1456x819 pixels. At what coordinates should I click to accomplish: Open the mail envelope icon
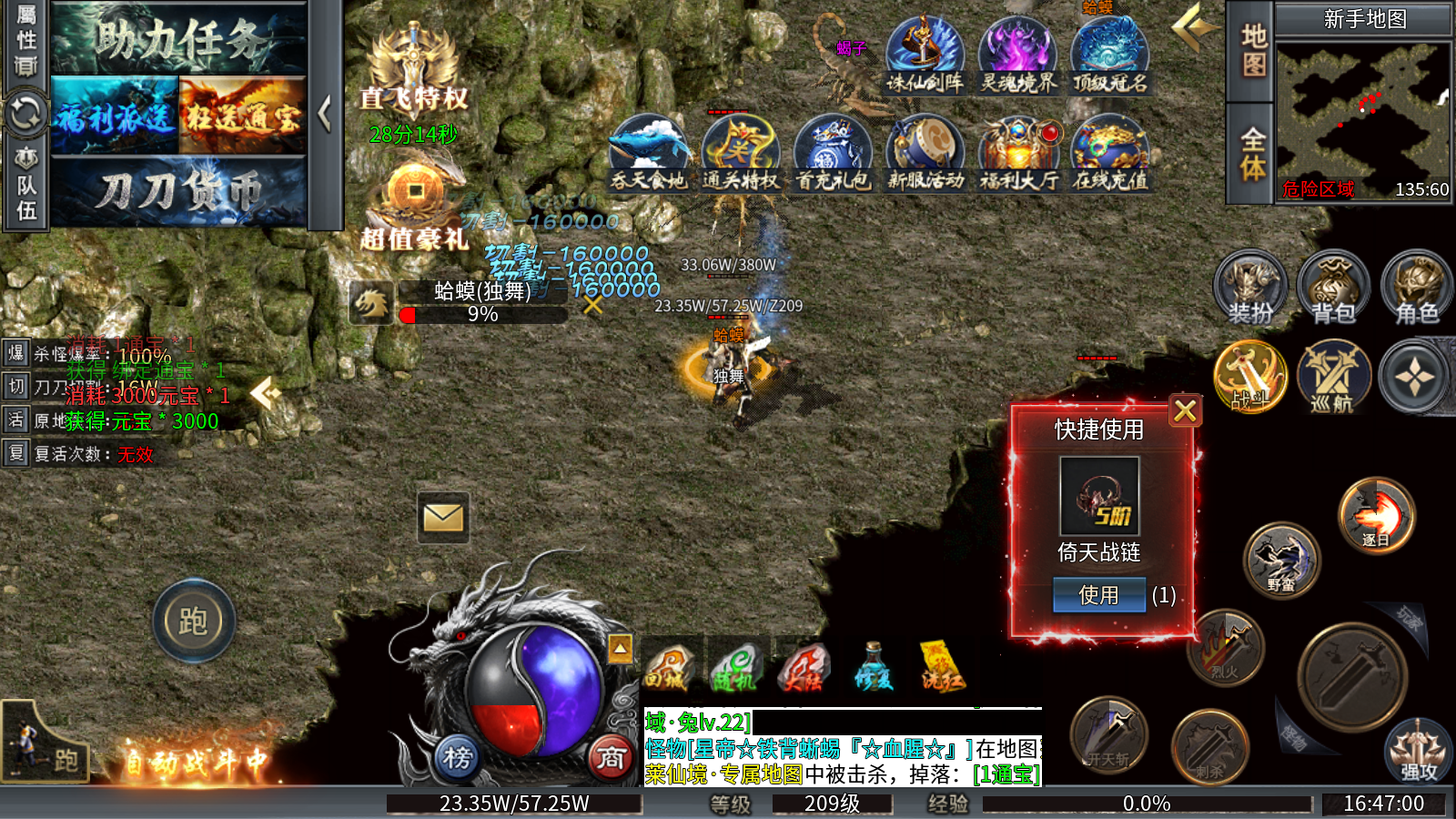(443, 518)
